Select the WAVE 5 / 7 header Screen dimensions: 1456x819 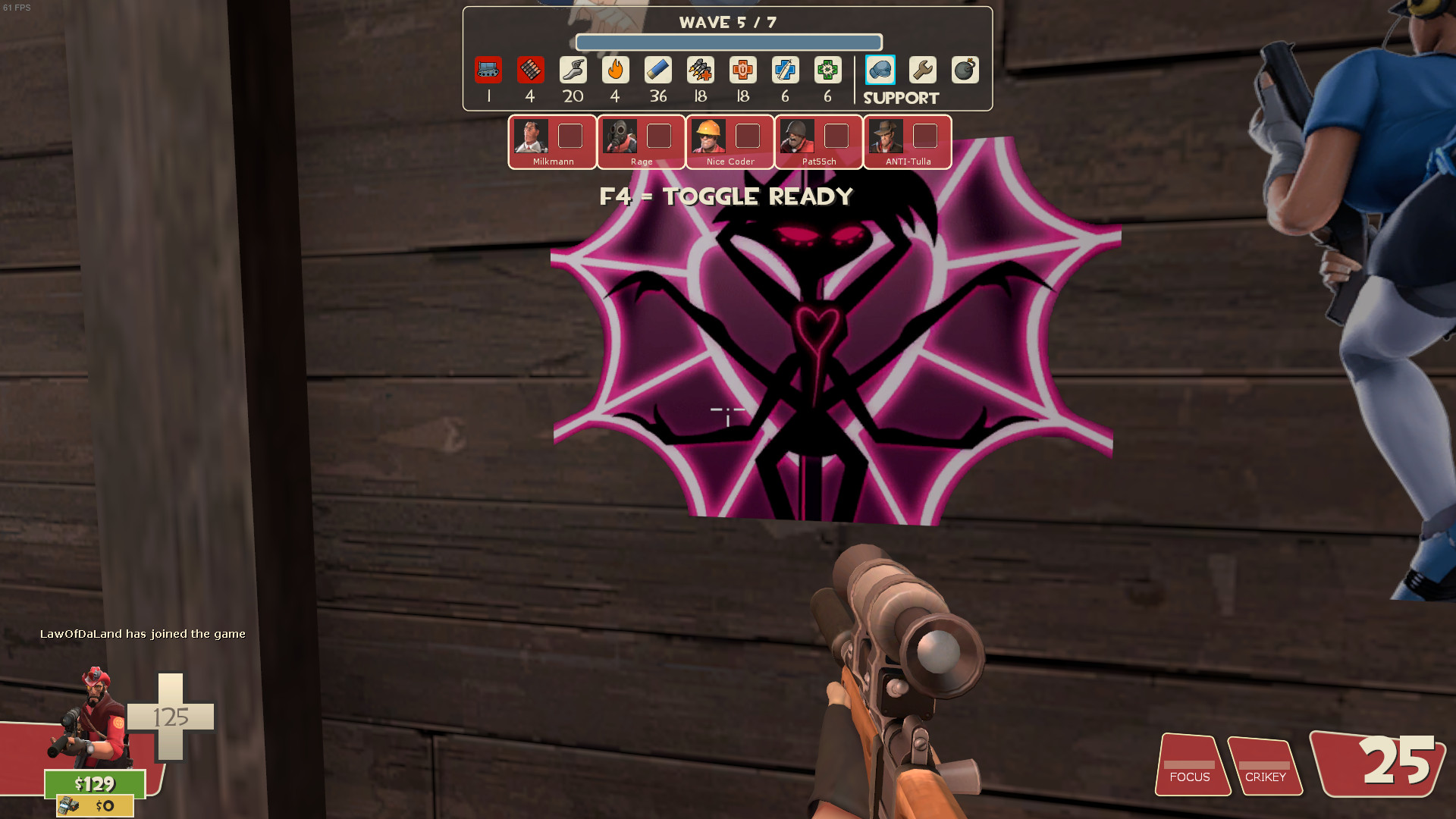click(727, 22)
